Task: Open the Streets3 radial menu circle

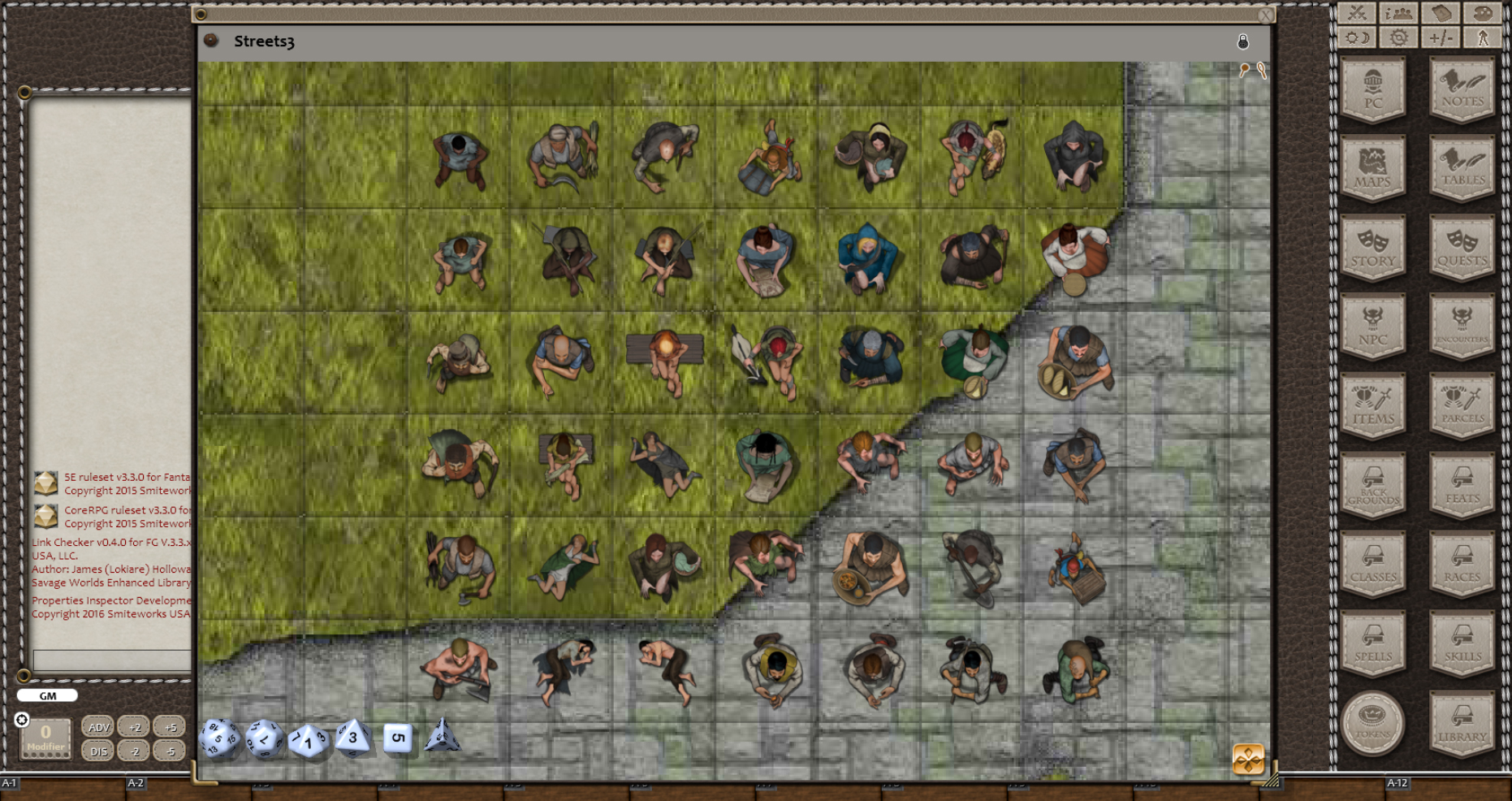Action: (210, 41)
